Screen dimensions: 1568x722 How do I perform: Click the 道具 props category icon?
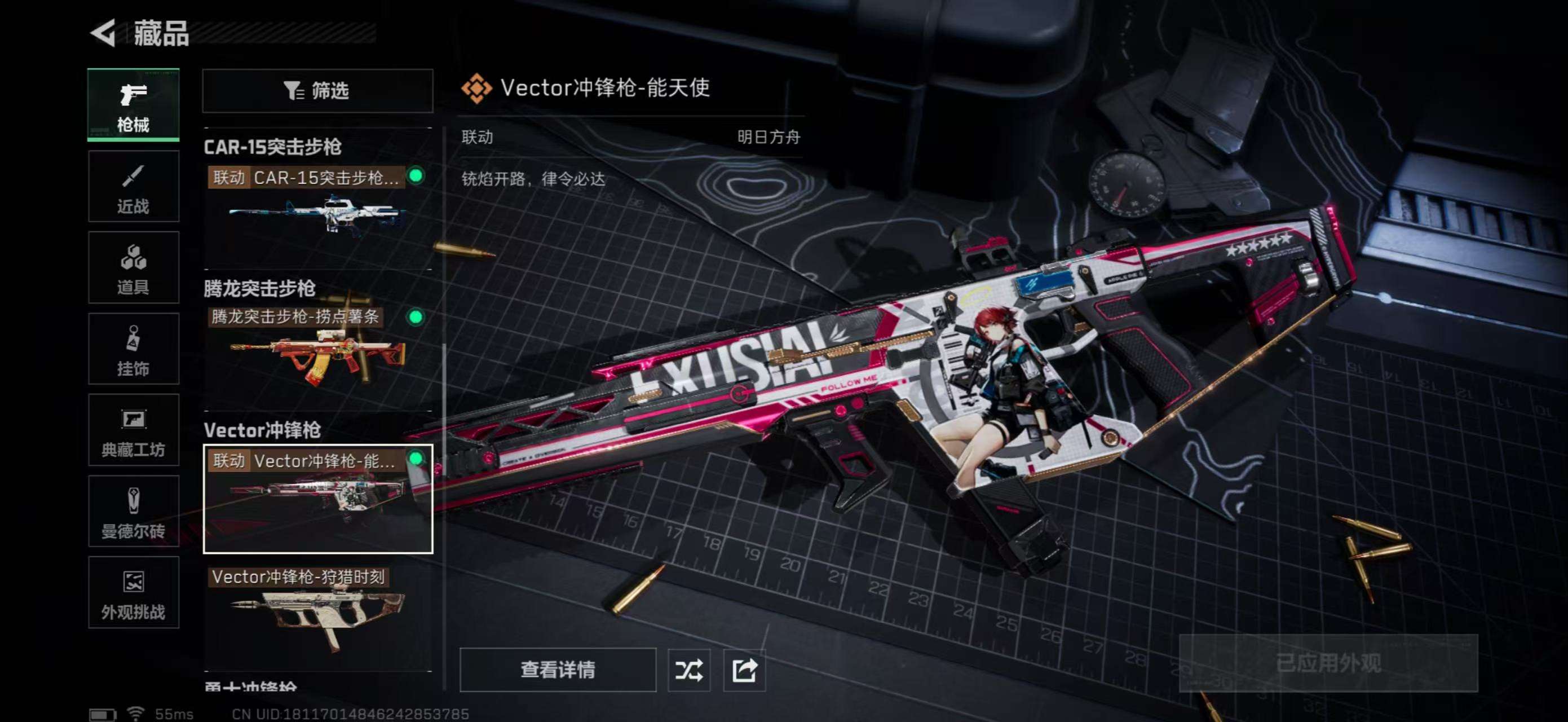click(x=133, y=268)
